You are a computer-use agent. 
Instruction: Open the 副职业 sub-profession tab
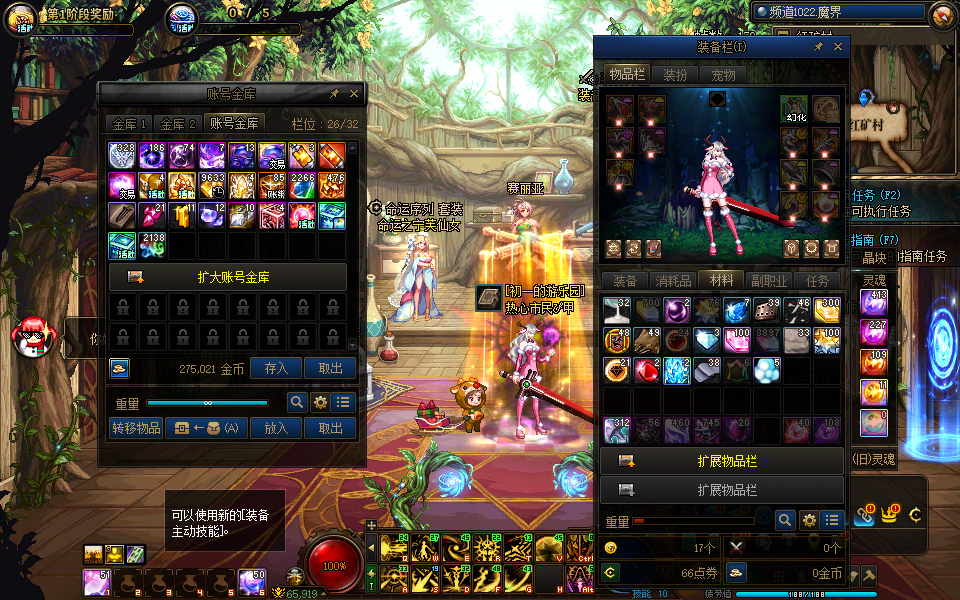[x=769, y=281]
